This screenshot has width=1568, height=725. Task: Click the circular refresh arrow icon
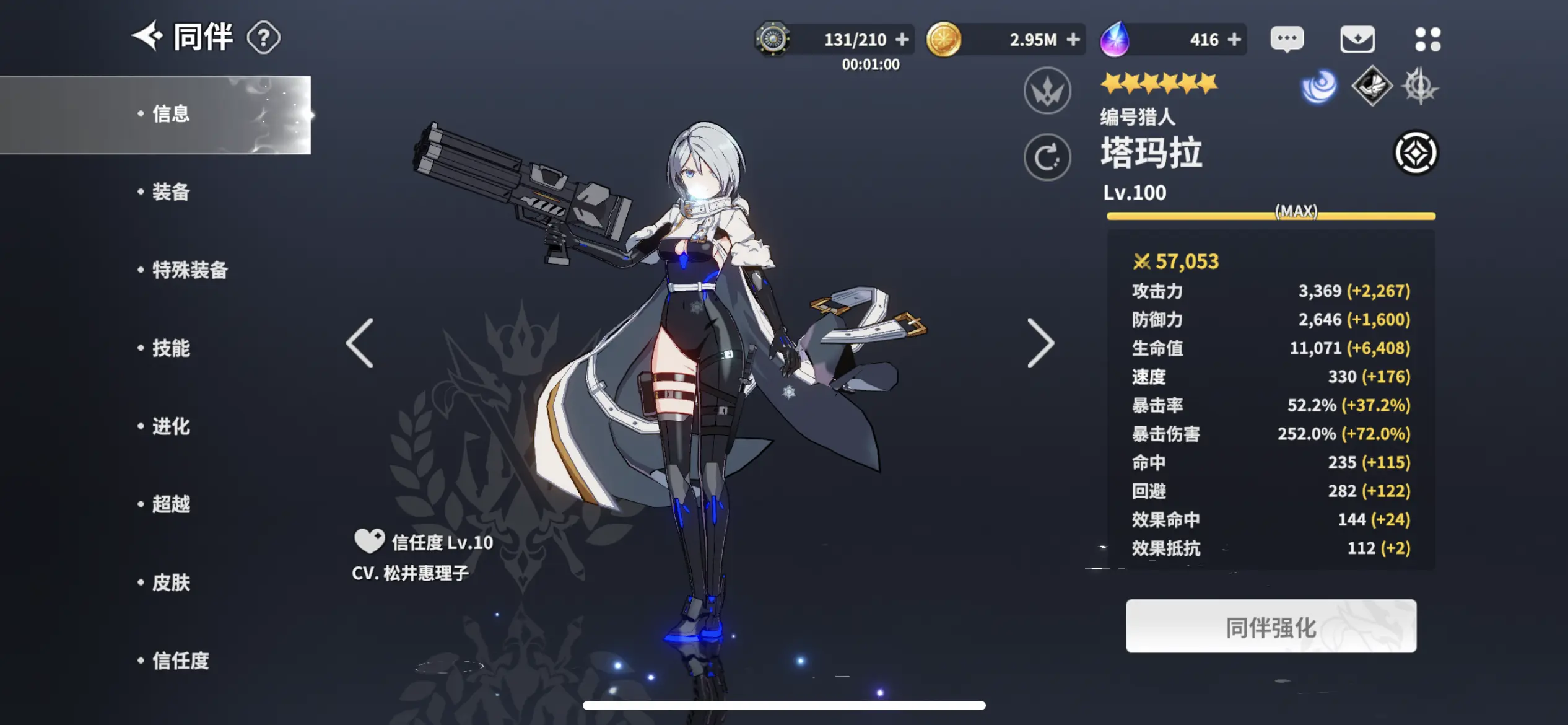(x=1047, y=157)
